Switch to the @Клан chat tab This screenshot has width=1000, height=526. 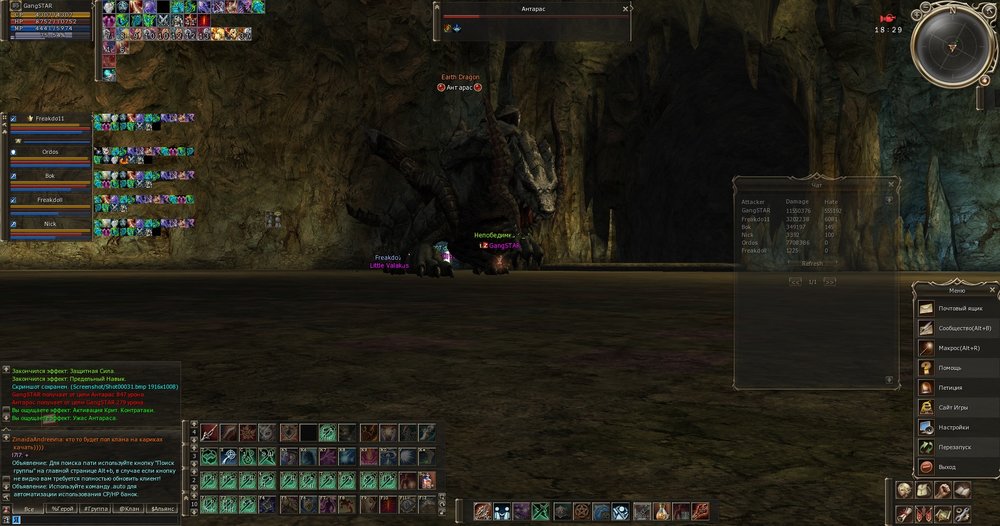coord(128,509)
